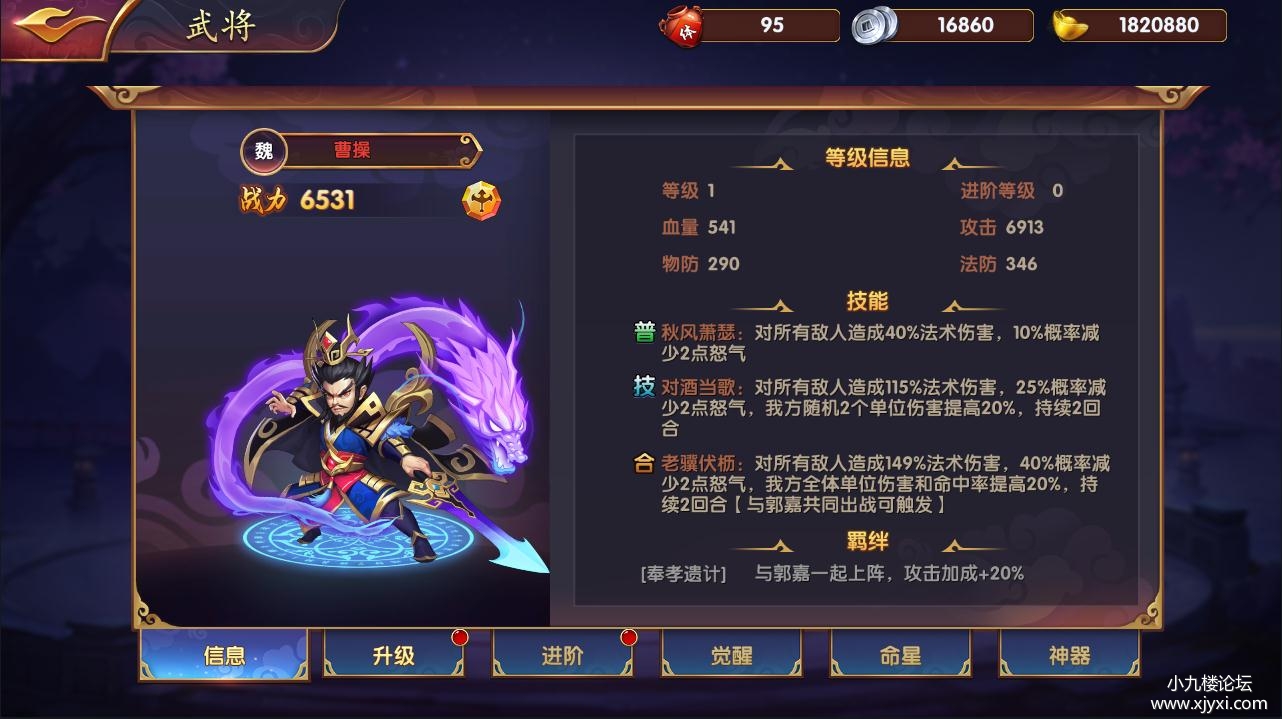Click the 魏 faction badge
This screenshot has height=719, width=1282.
click(x=264, y=151)
